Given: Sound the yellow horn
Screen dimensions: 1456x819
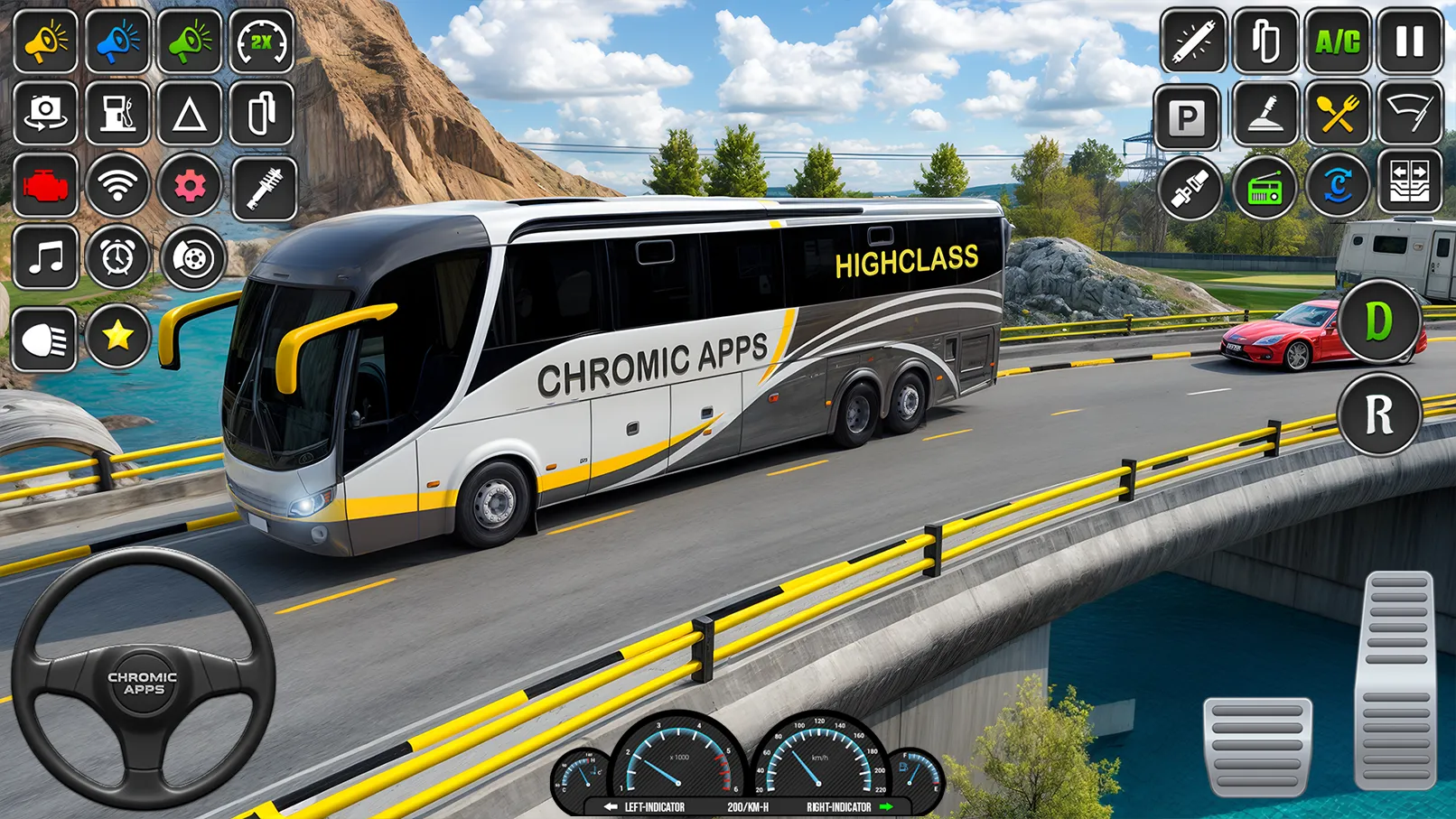Looking at the screenshot, I should (45, 43).
